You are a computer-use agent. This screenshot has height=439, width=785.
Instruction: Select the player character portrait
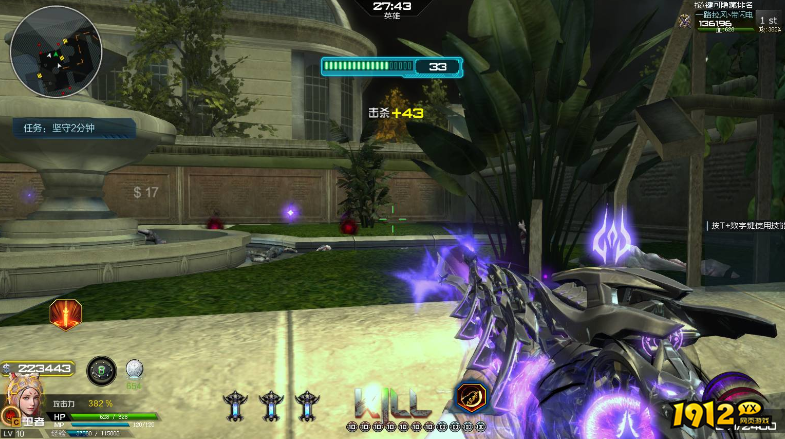[x=23, y=398]
